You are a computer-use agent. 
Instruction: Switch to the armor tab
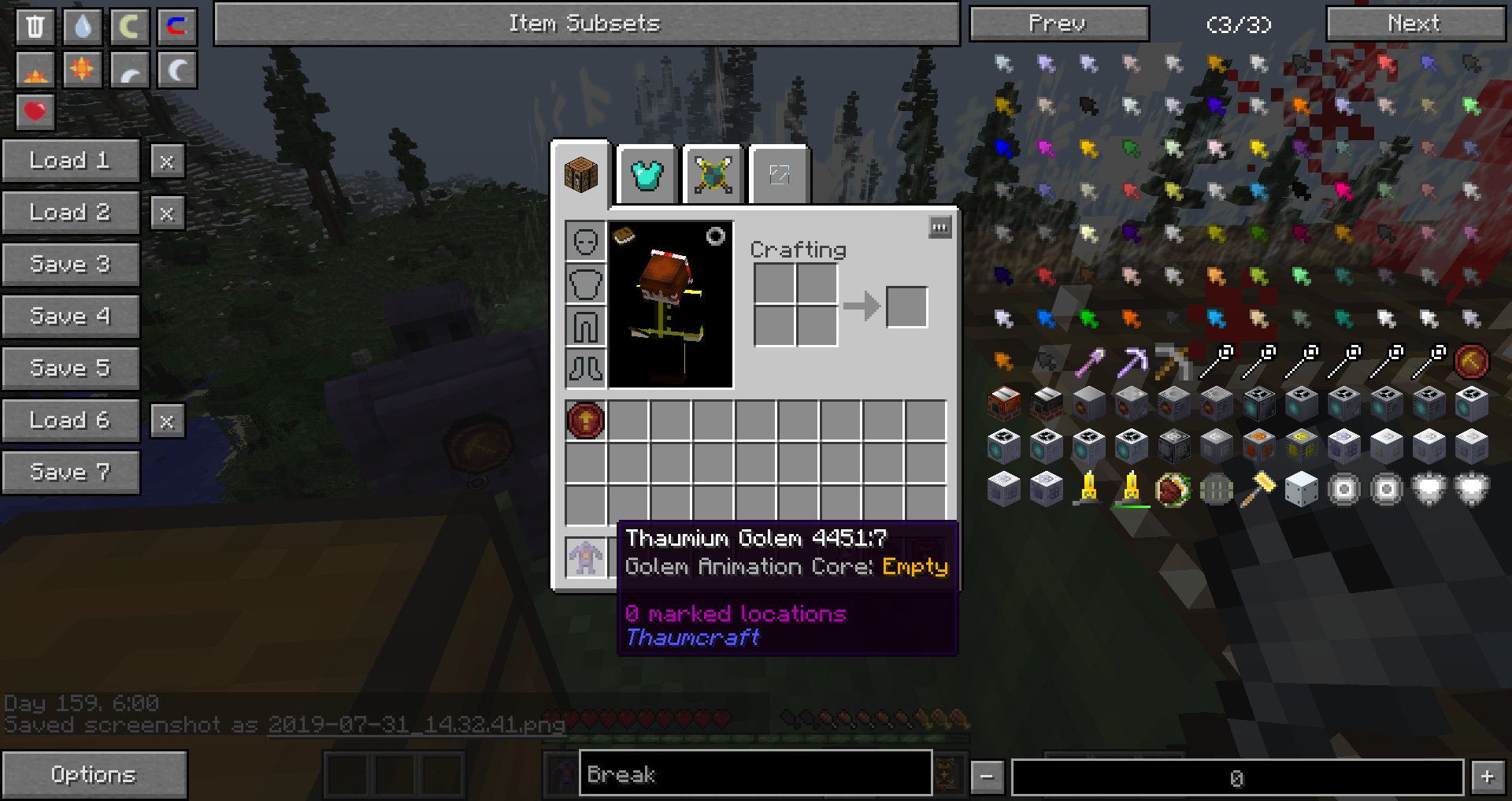(646, 175)
